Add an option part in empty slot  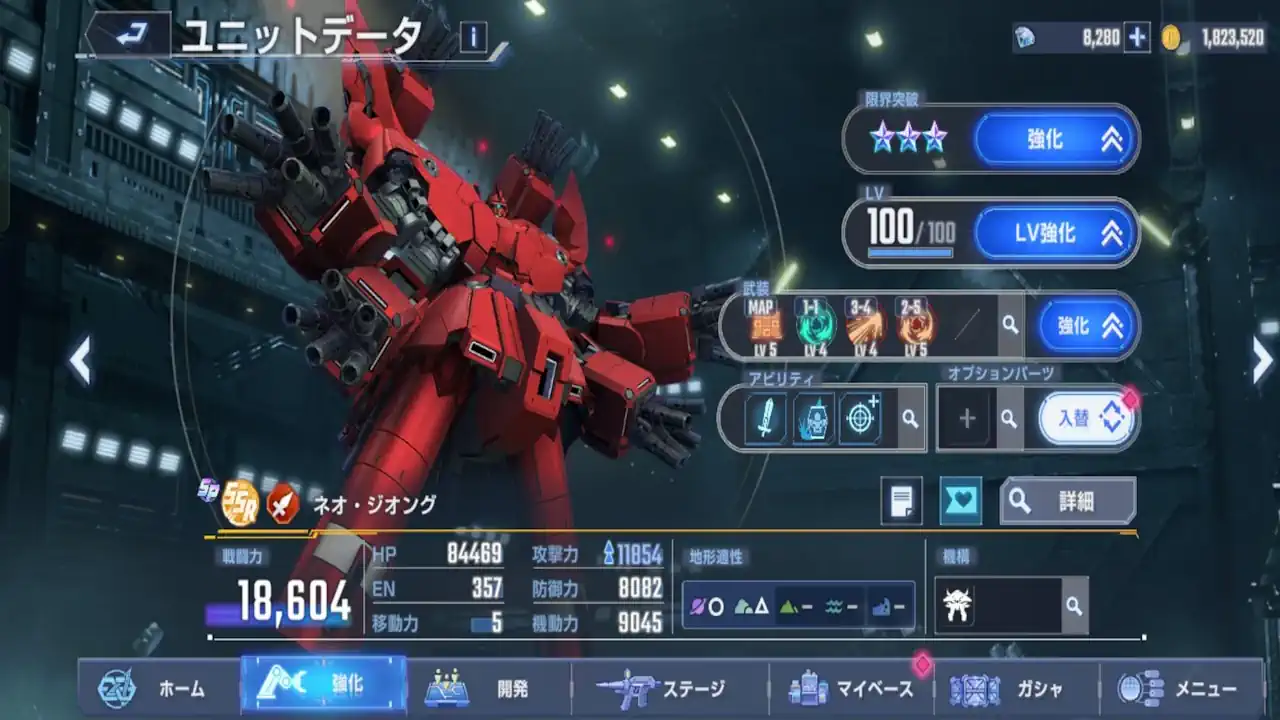click(966, 418)
